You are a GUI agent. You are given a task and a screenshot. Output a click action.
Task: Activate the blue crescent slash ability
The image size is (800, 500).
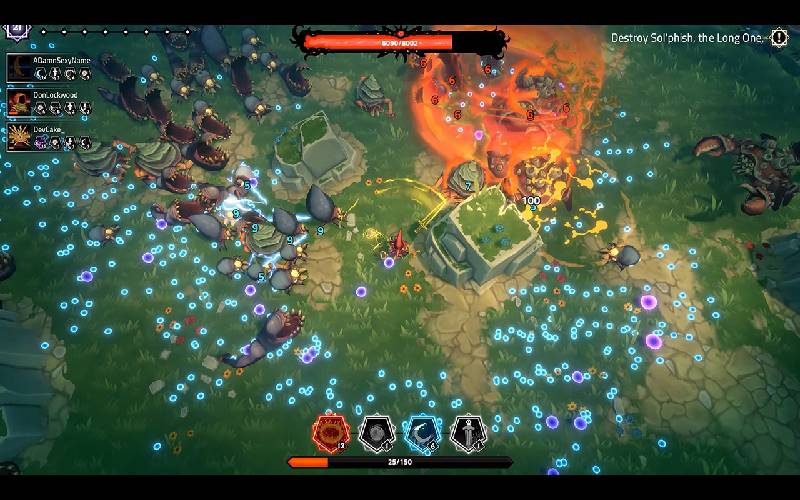421,432
